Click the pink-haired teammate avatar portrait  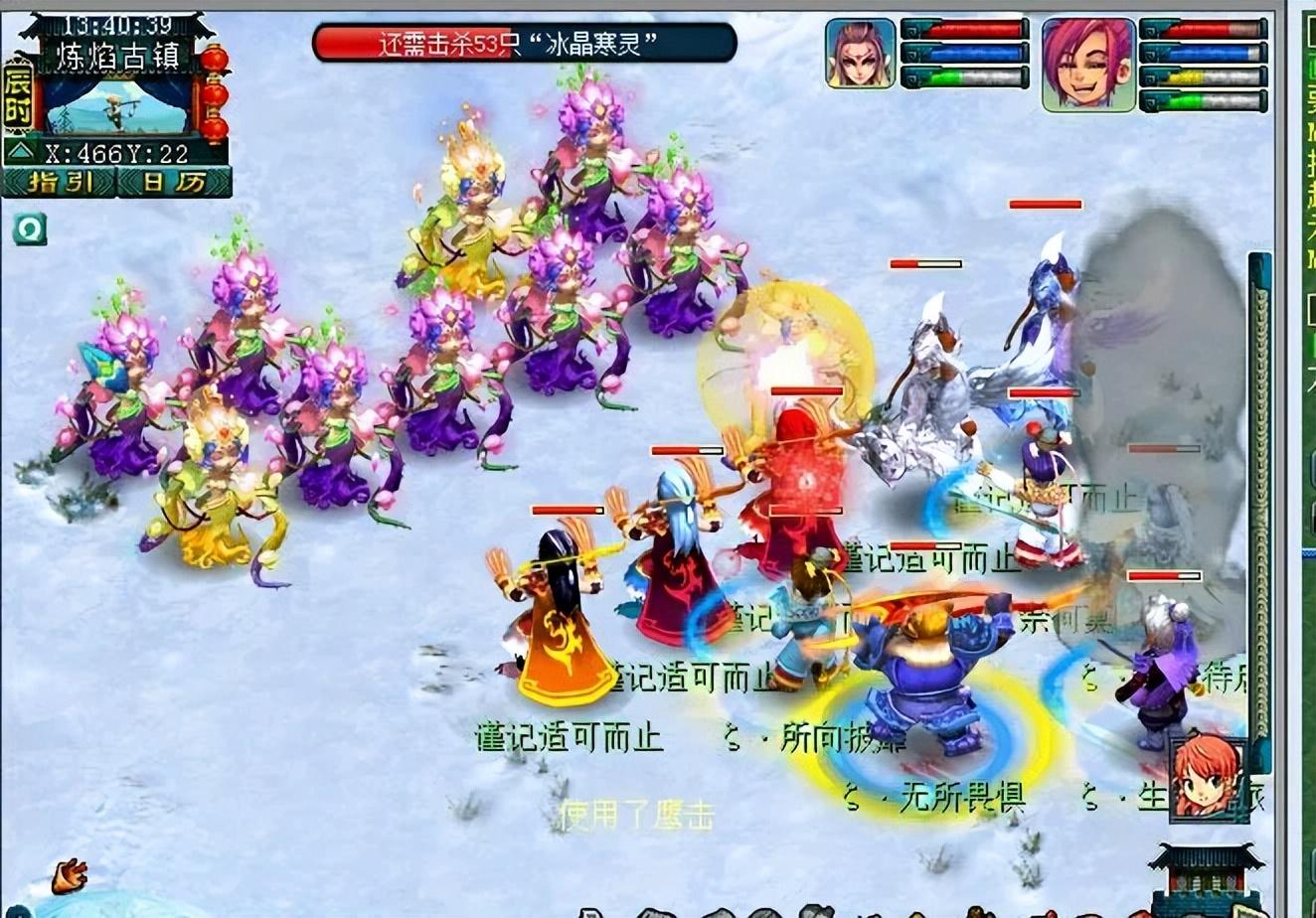[x=1089, y=62]
